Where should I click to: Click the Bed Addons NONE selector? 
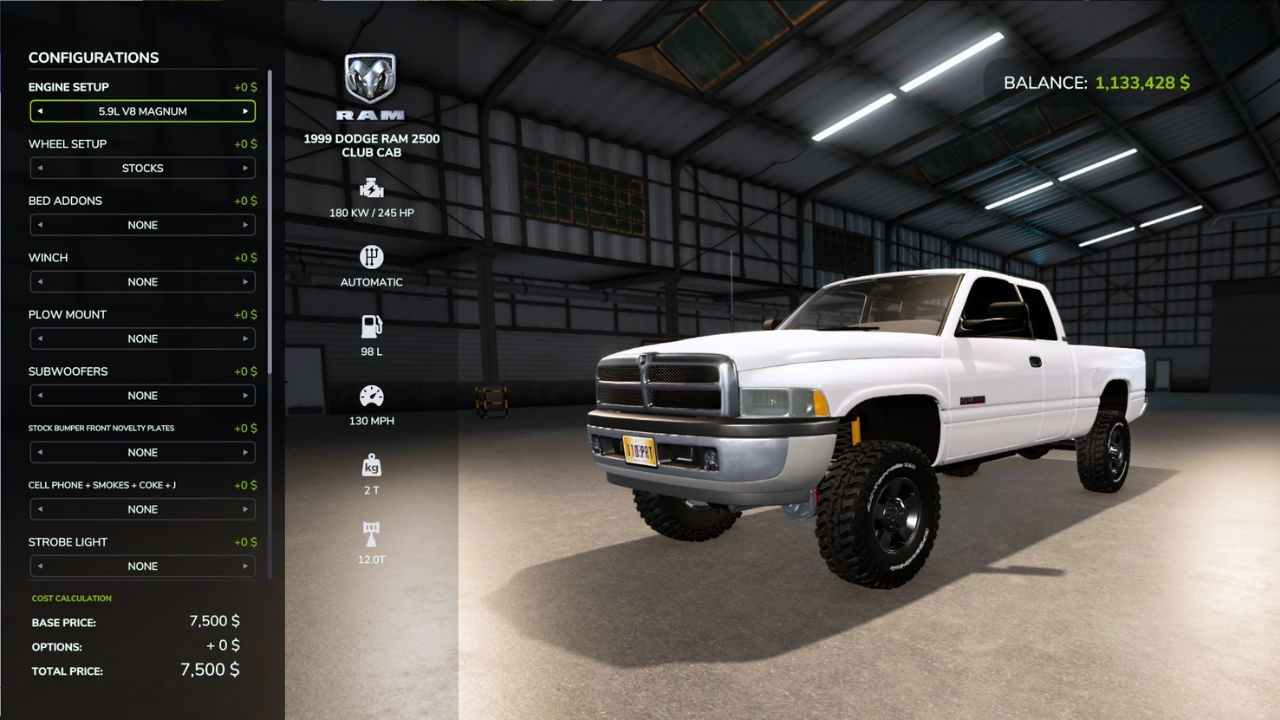pyautogui.click(x=142, y=225)
